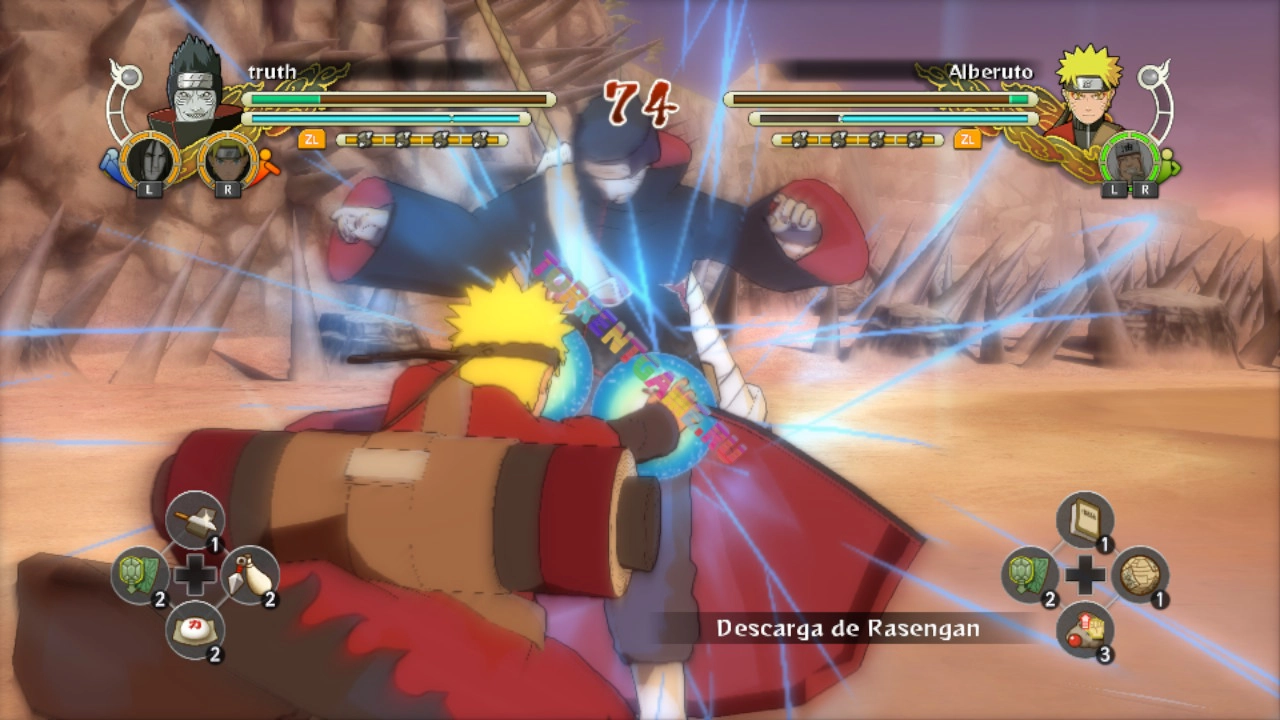Select Naruto's portrait beside player Alberuto
1280x720 pixels.
click(1087, 88)
